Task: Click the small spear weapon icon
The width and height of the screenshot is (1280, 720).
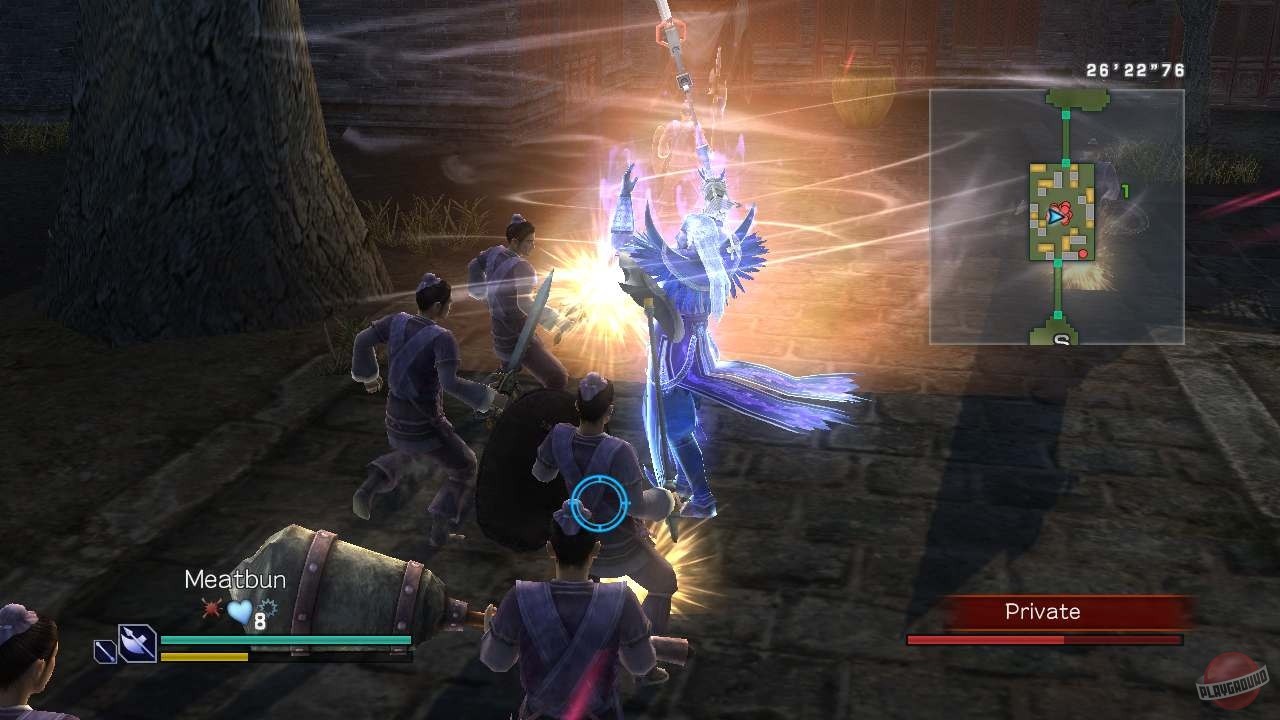Action: click(x=104, y=651)
